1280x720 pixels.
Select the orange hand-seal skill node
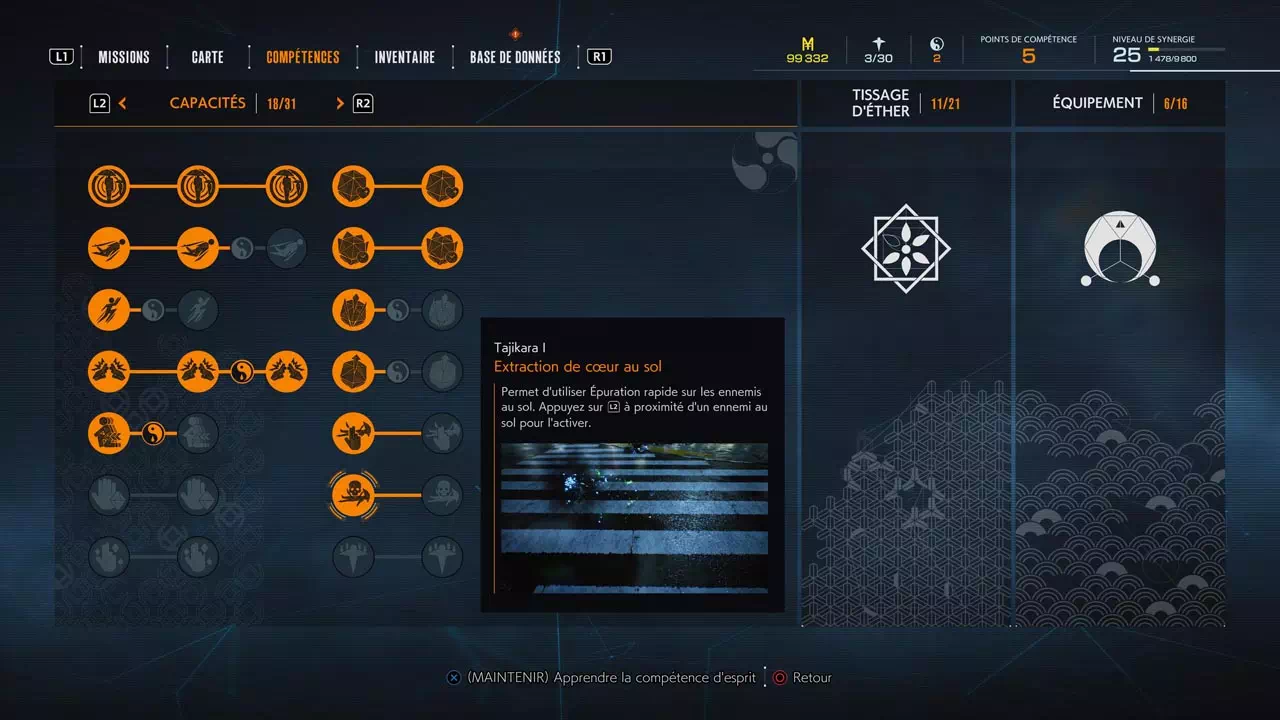[x=353, y=433]
